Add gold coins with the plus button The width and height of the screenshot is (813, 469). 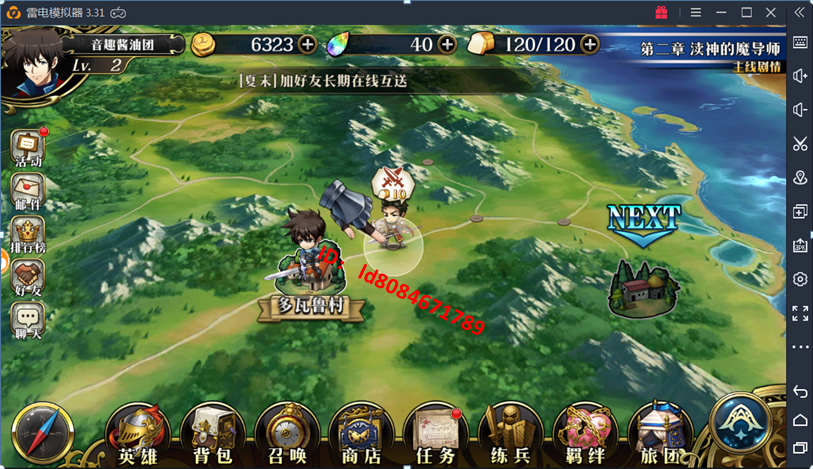(307, 44)
